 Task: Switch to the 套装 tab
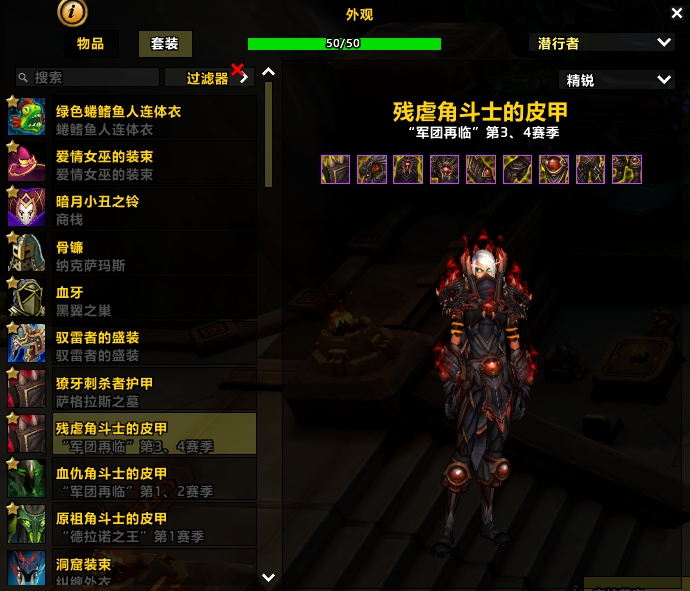[x=165, y=44]
